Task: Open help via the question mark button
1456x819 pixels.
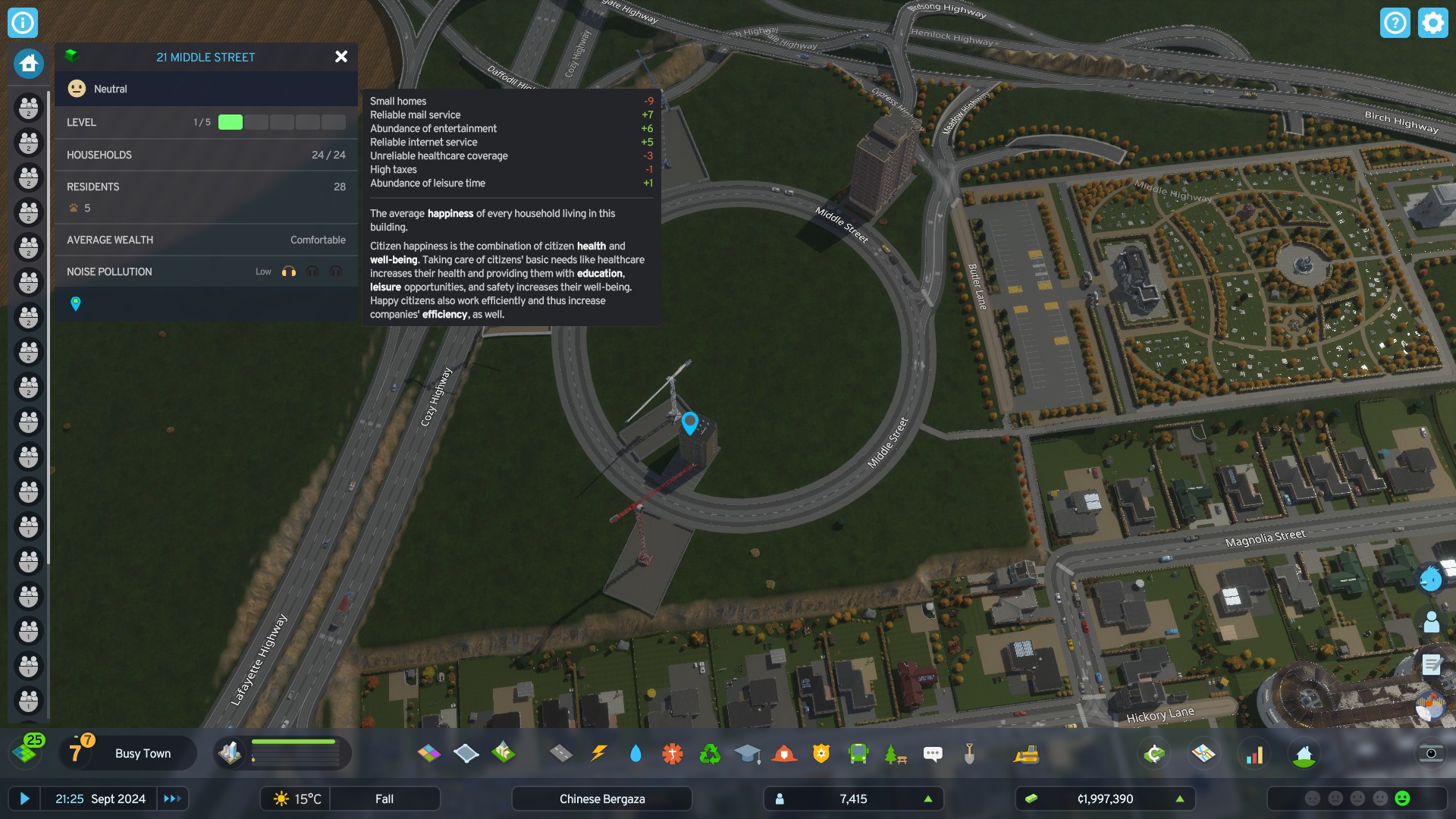Action: [x=1396, y=23]
